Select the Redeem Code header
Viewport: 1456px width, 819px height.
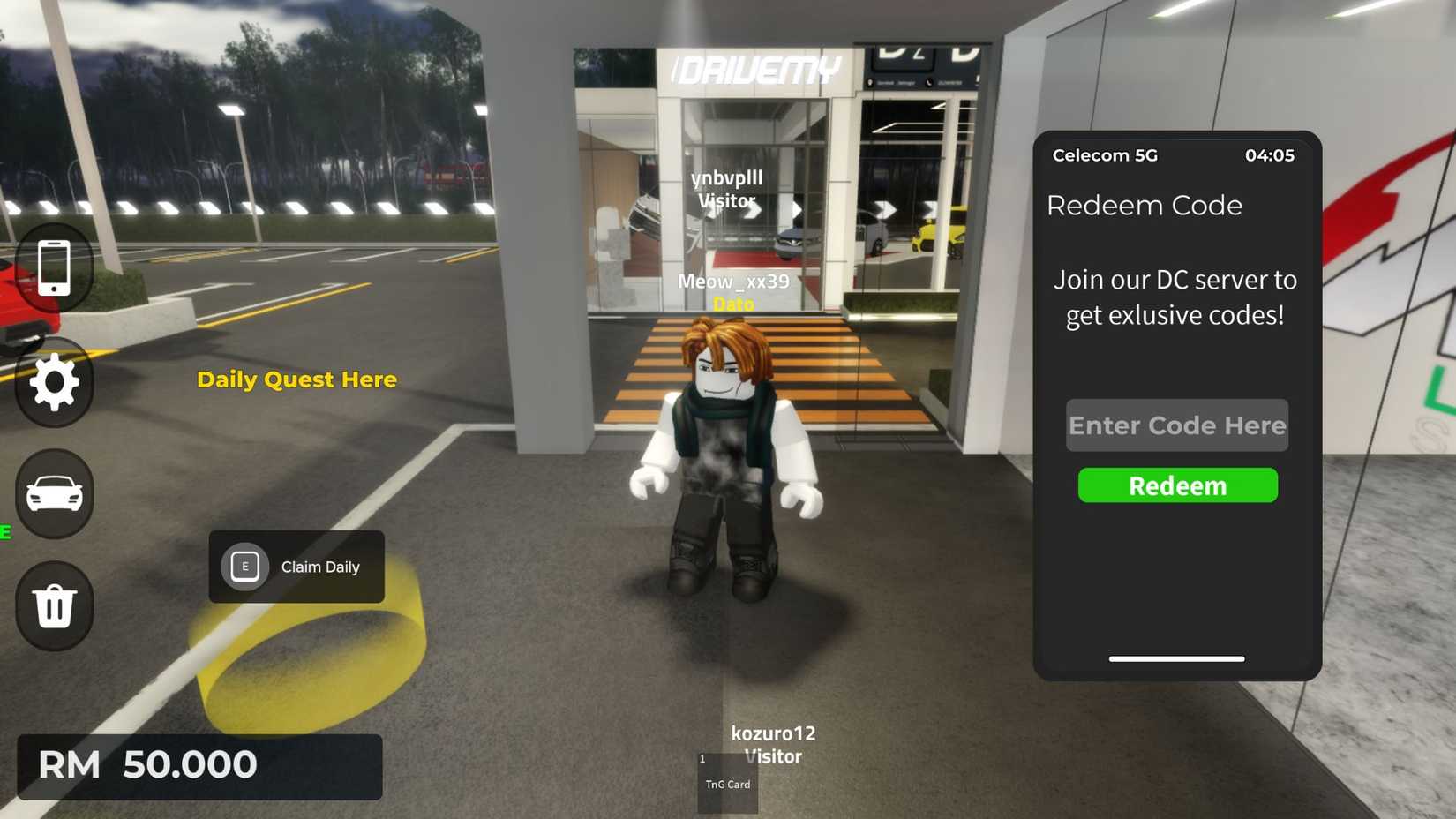pos(1145,206)
